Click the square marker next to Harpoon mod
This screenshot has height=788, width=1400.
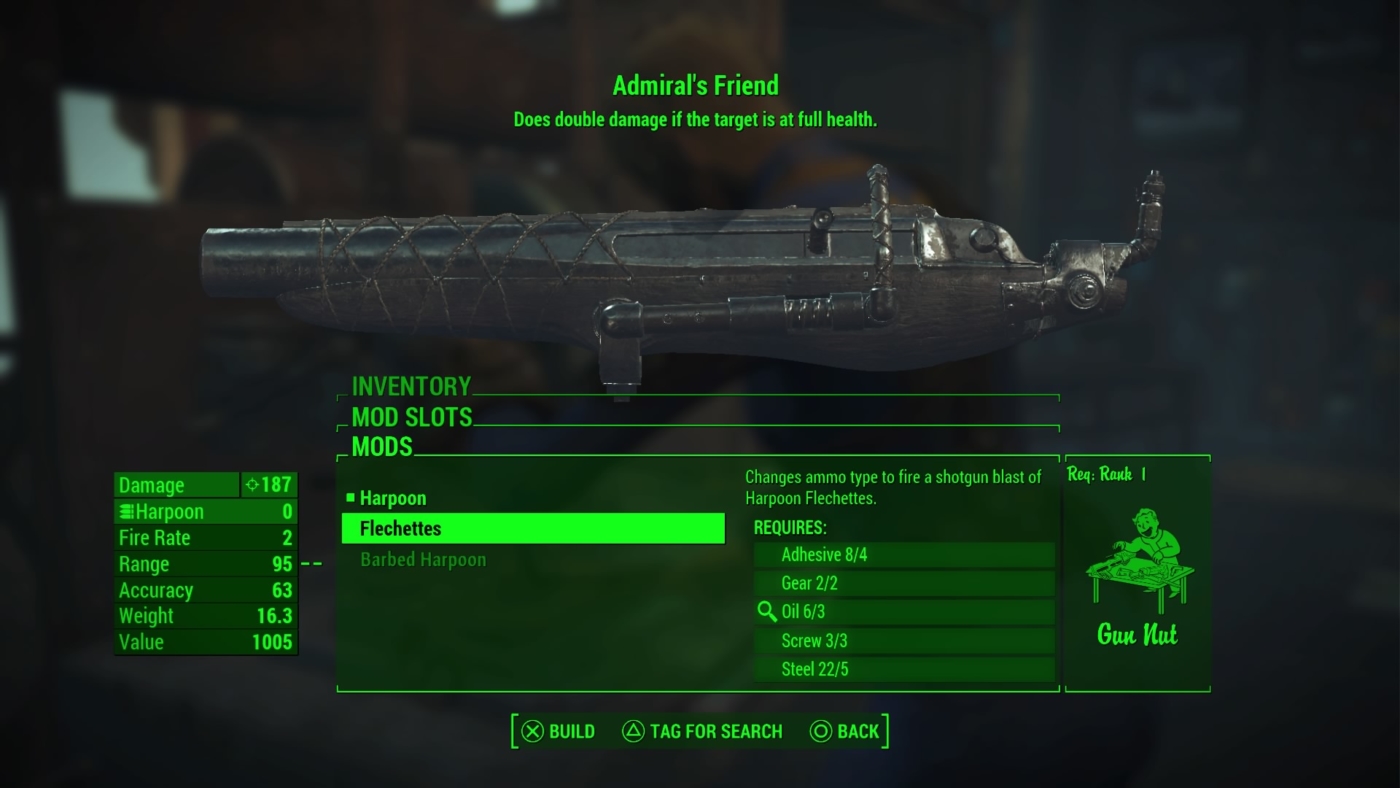coord(352,497)
